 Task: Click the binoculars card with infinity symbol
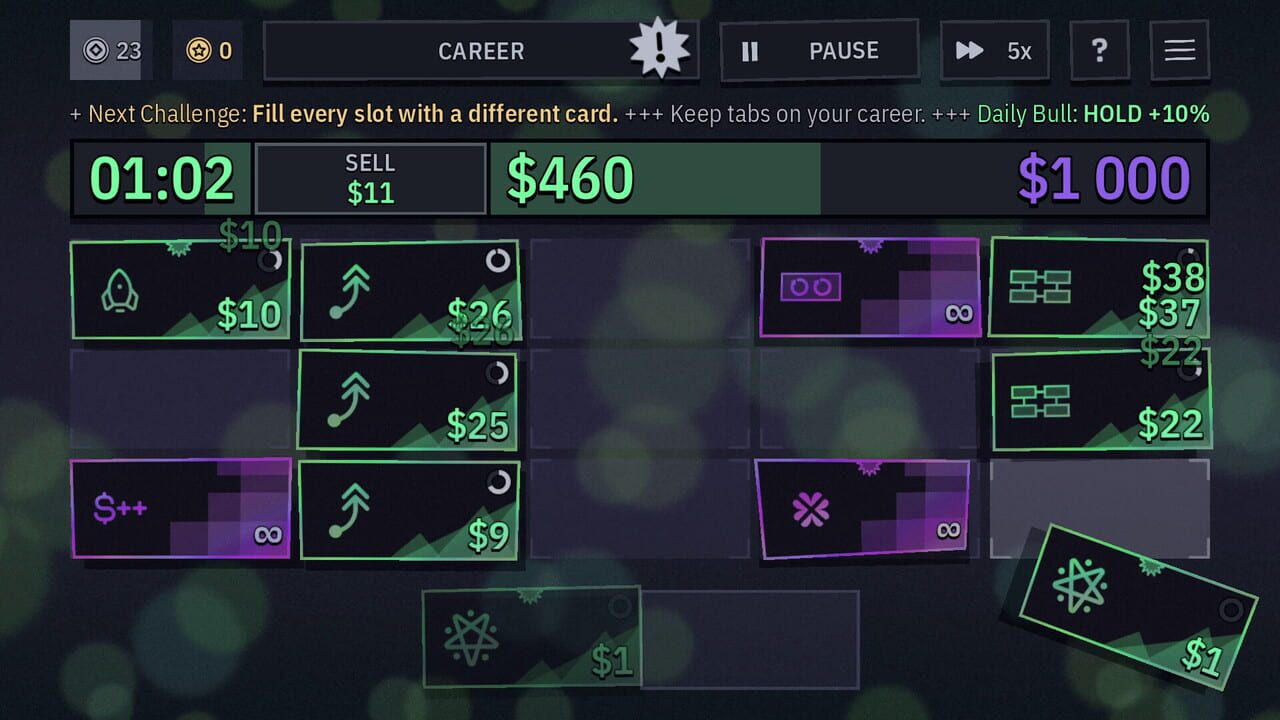click(x=868, y=287)
